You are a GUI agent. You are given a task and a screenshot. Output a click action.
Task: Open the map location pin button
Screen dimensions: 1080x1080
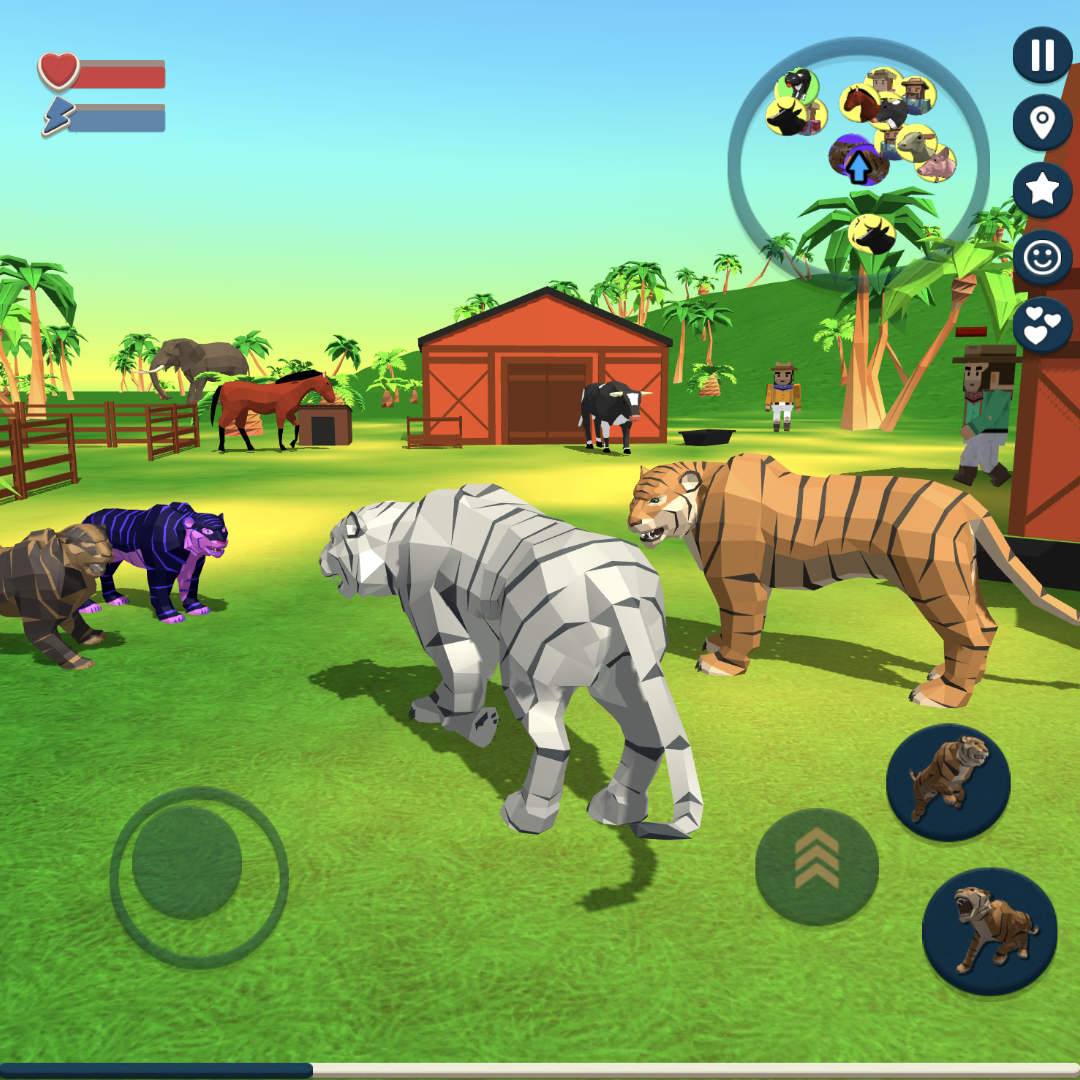pos(1042,123)
